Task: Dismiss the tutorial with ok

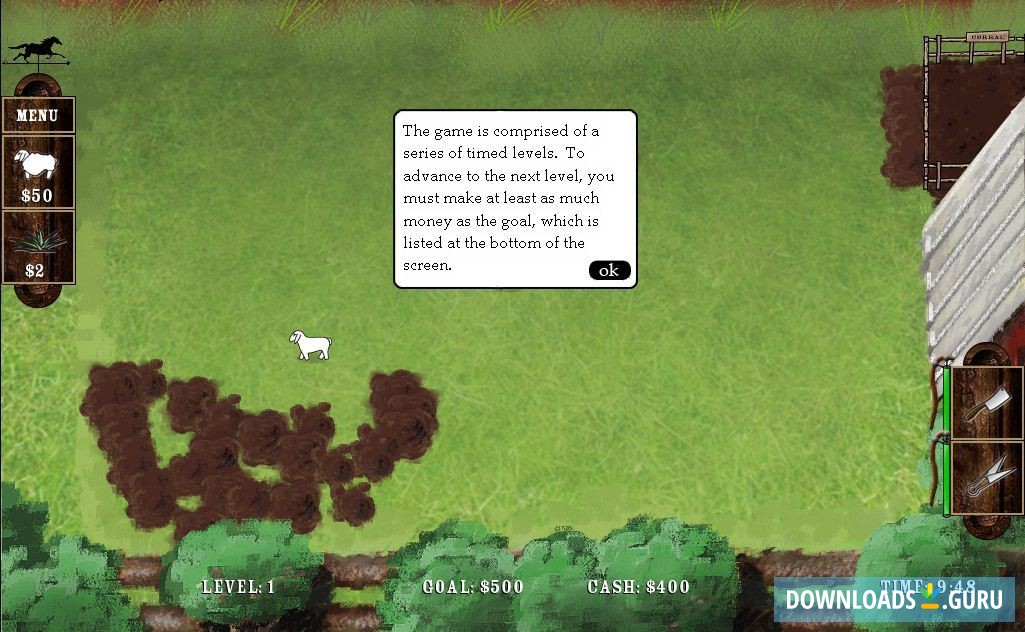Action: (x=609, y=270)
